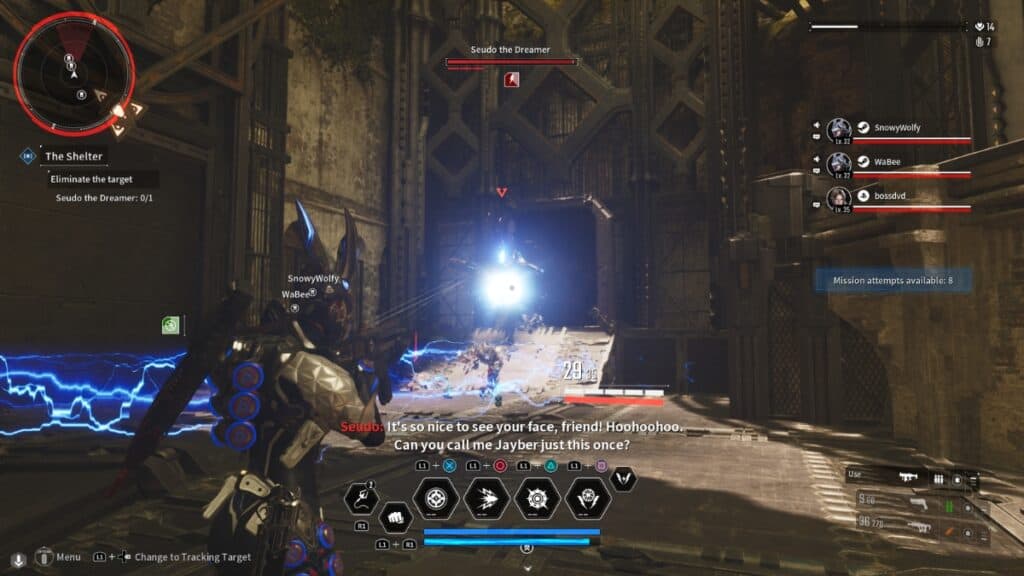Screen dimensions: 1024x576
Task: Select the small passive wing-bolt hexagon icon
Action: click(x=625, y=480)
